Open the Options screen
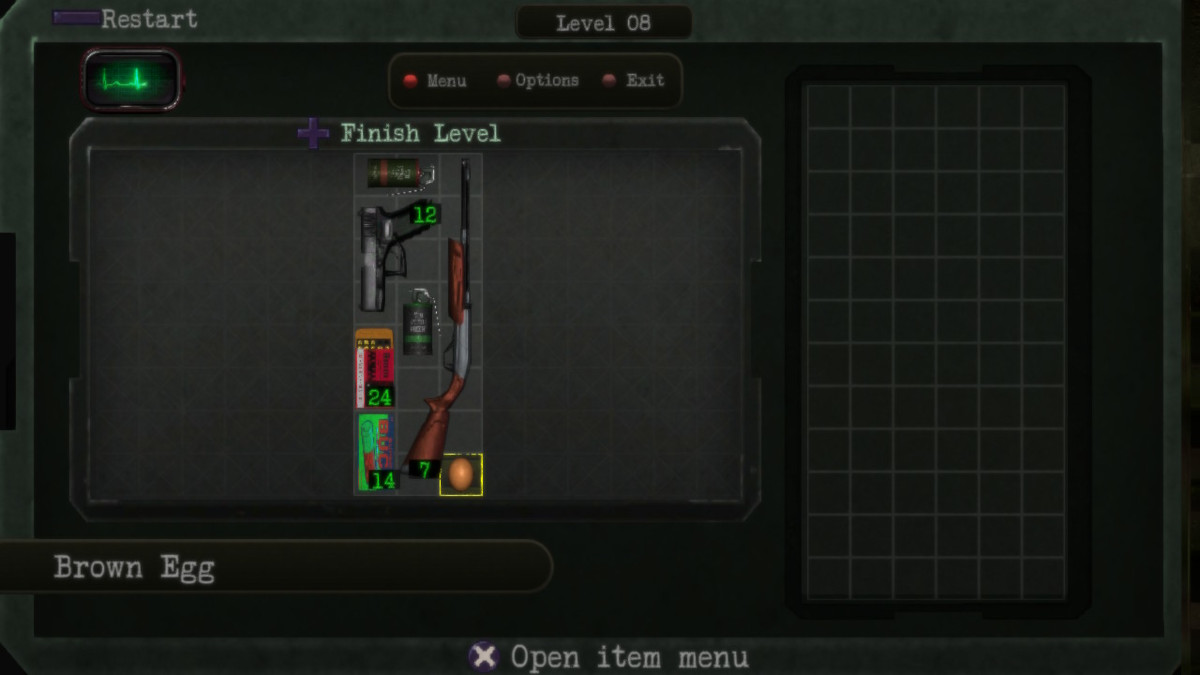The image size is (1200, 675). click(x=538, y=81)
